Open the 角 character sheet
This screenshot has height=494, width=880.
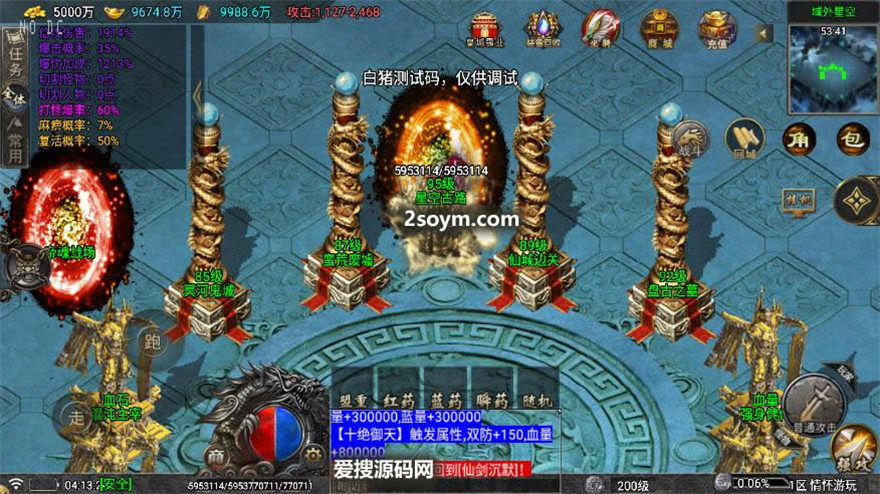(799, 139)
